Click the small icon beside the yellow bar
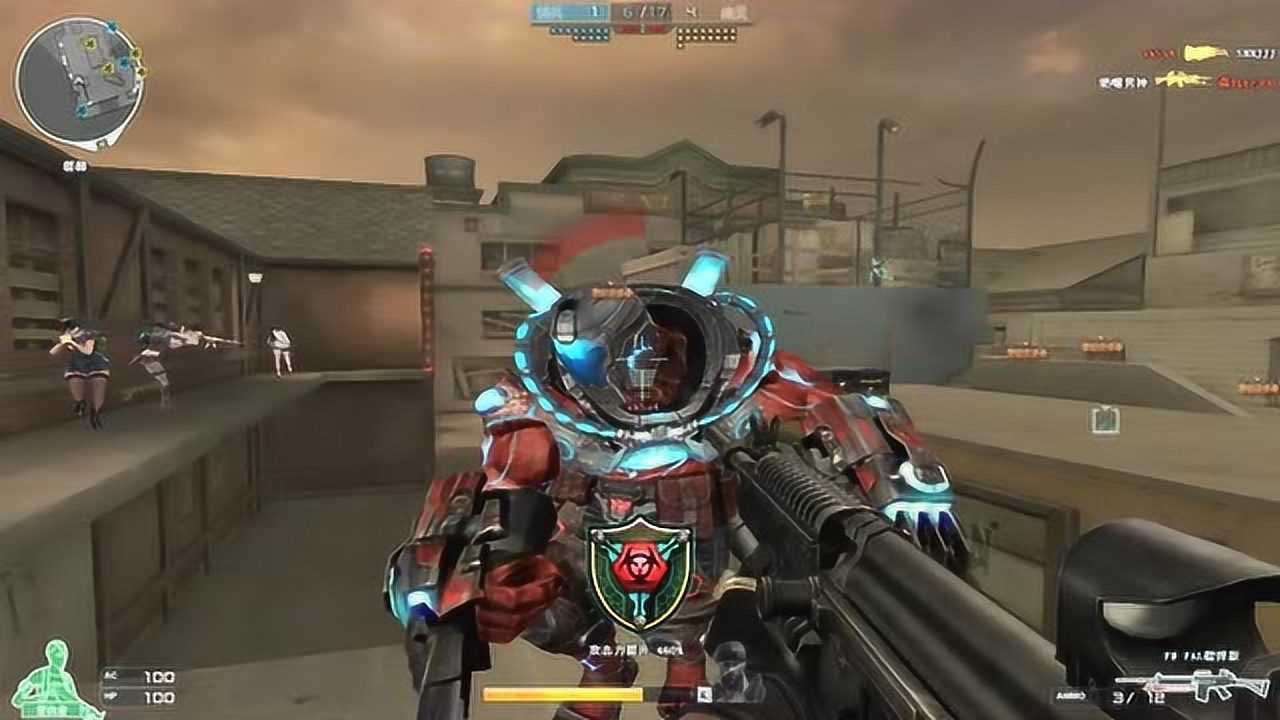1280x720 pixels. pos(705,693)
